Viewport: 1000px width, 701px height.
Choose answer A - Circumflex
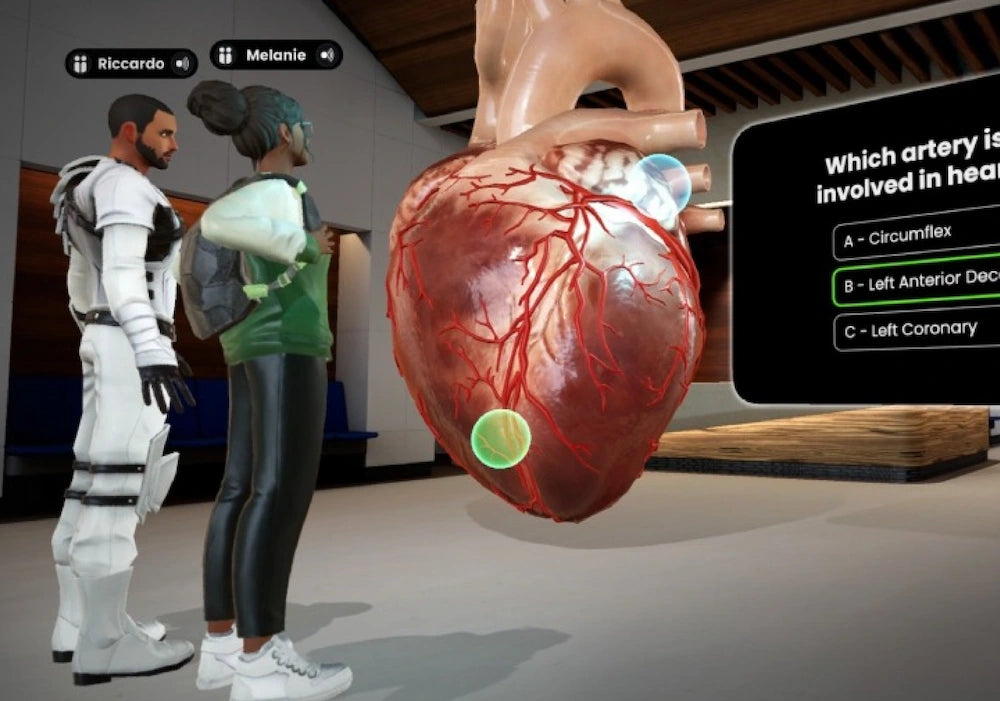pos(915,238)
